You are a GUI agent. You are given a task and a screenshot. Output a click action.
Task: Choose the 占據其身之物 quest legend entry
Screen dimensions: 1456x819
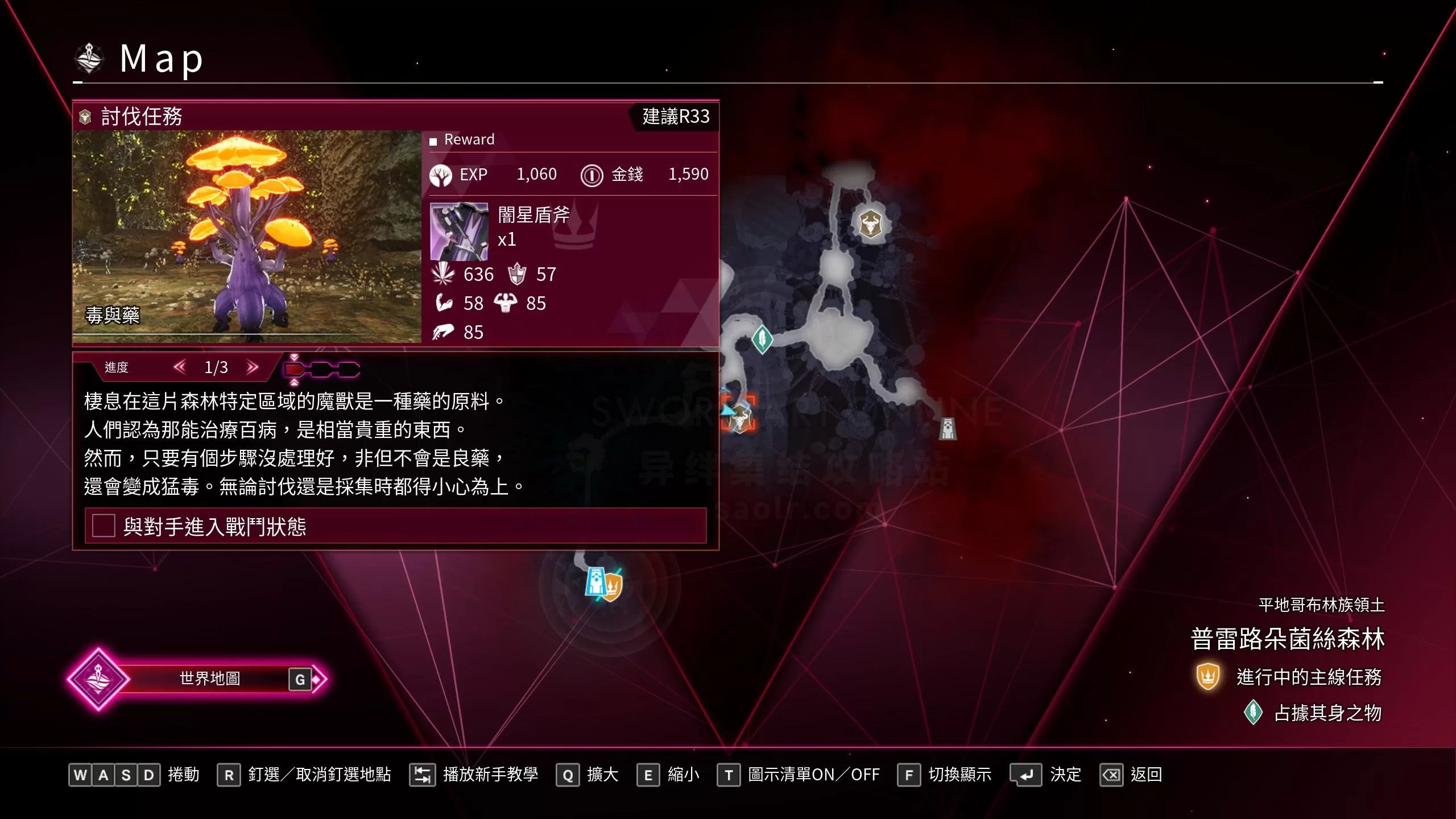point(1327,713)
